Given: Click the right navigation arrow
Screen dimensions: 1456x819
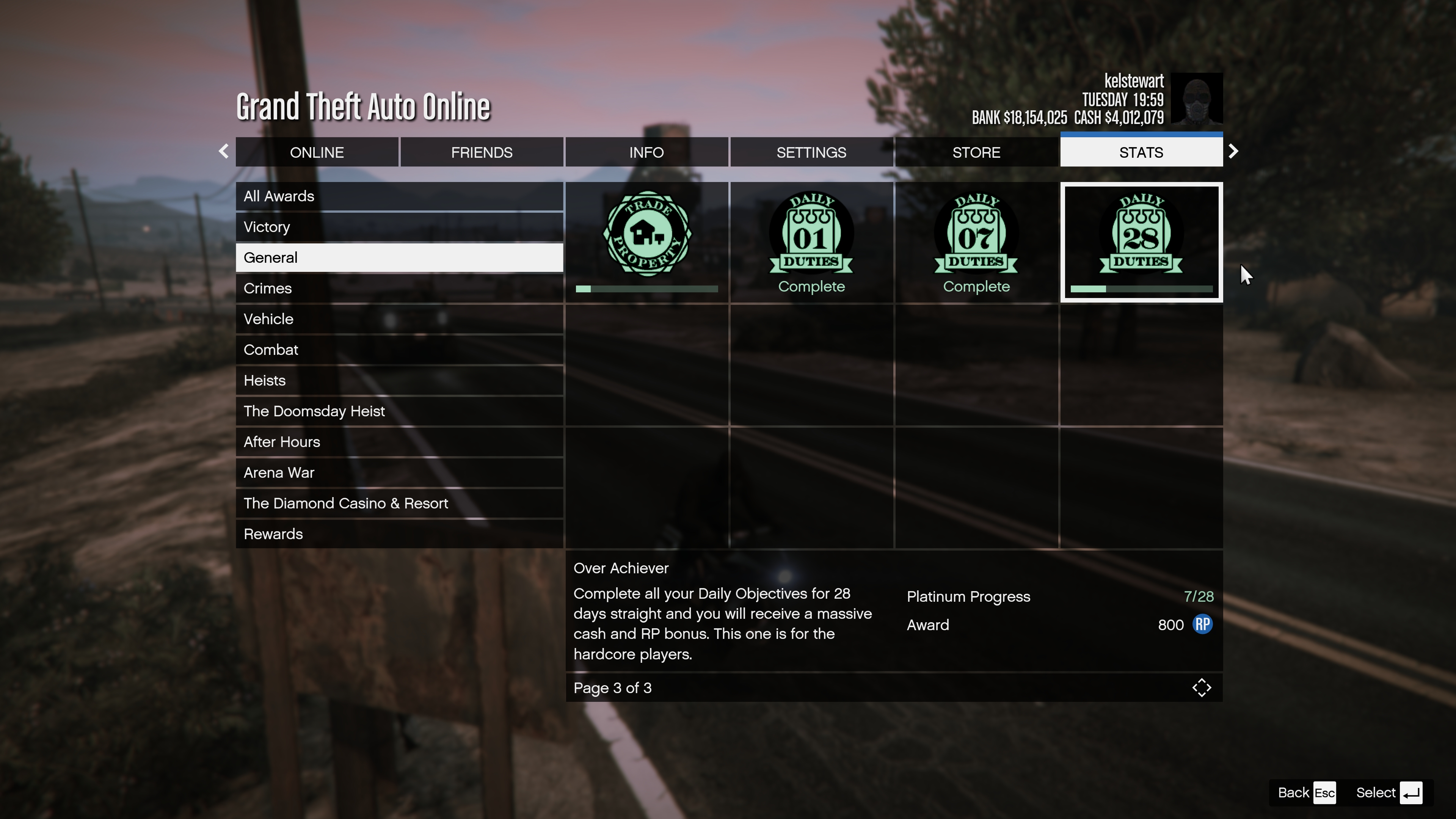Looking at the screenshot, I should click(1234, 152).
